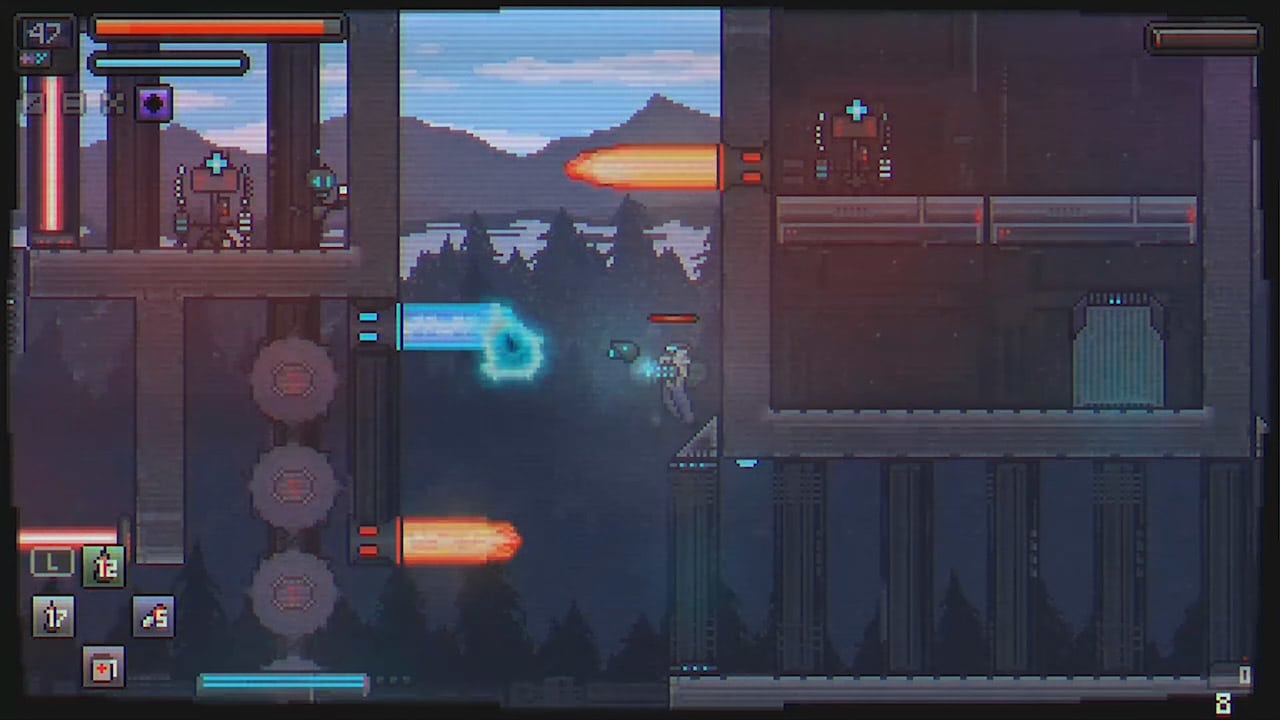Select the weapon slot showing 17 ammo
The image size is (1280, 720).
54,615
